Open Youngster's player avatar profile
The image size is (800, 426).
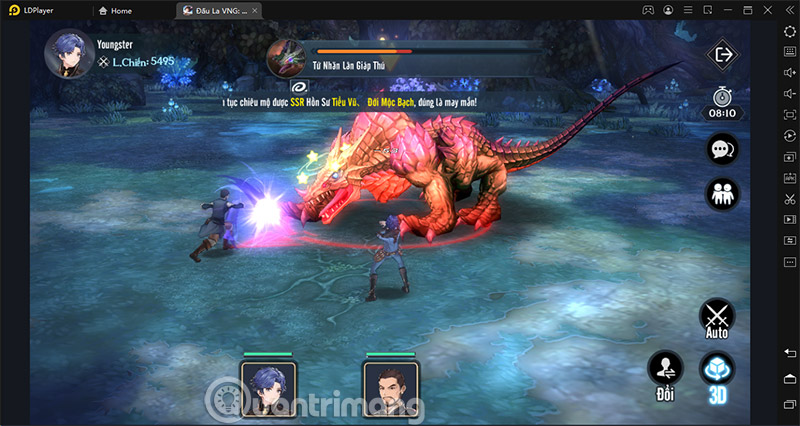66,52
